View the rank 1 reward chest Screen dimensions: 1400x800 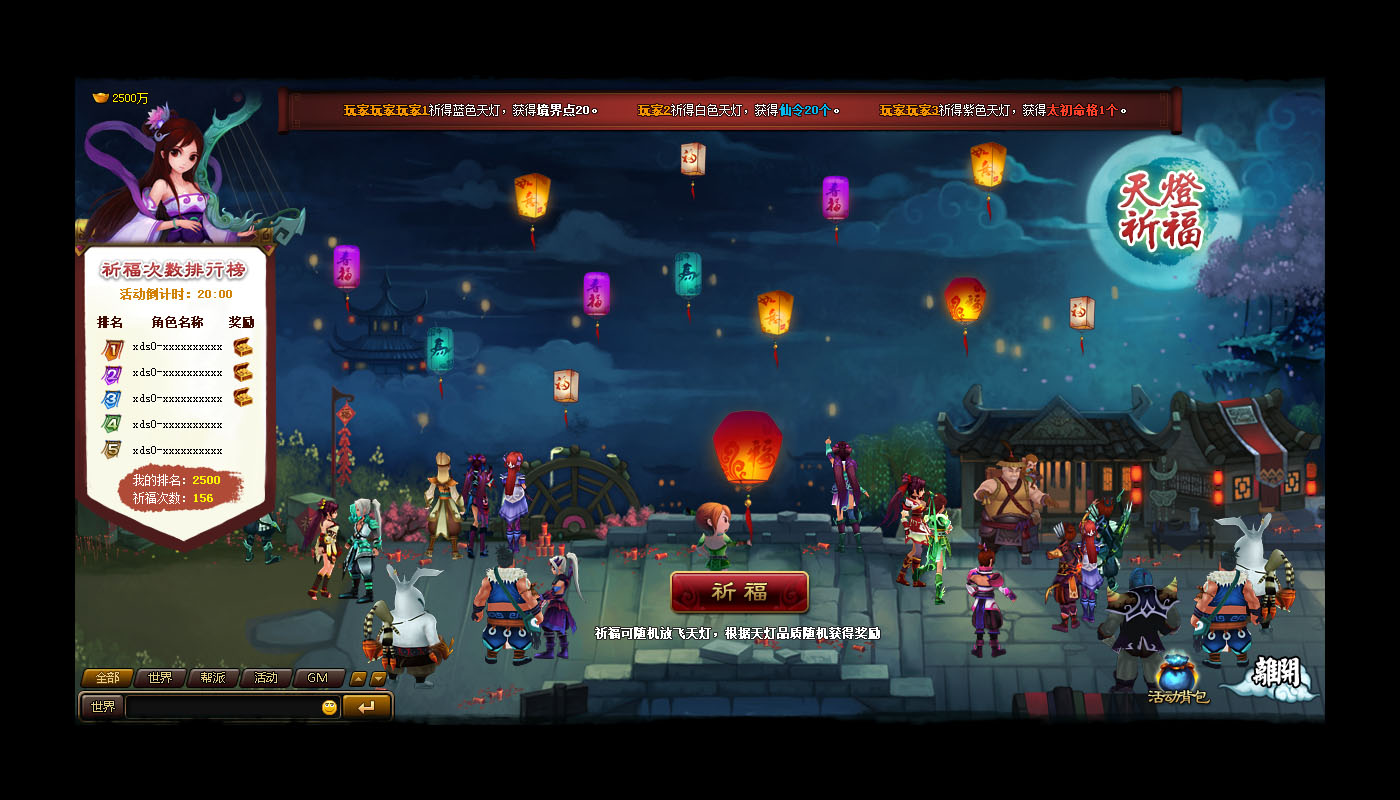pyautogui.click(x=243, y=347)
